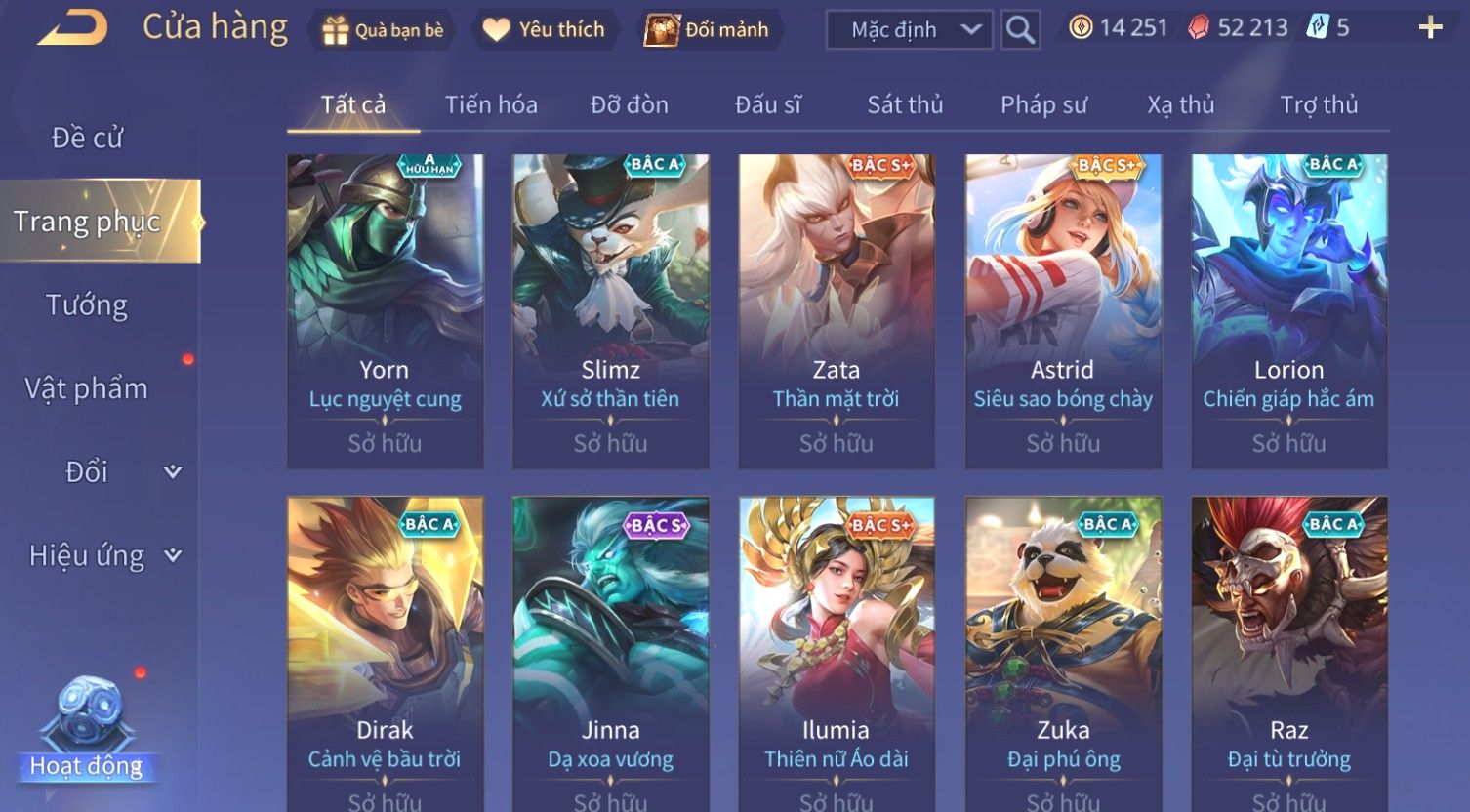Click the magnifying glass search button

pos(1020,30)
